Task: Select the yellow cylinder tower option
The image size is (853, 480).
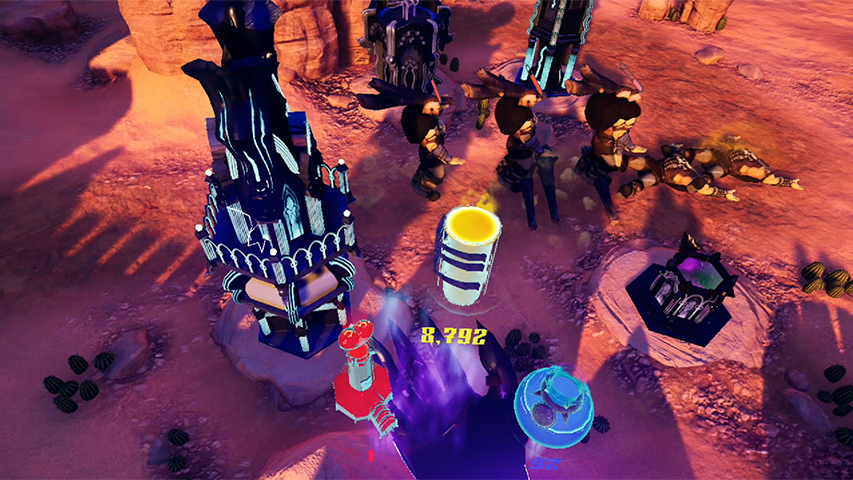Action: click(x=466, y=255)
